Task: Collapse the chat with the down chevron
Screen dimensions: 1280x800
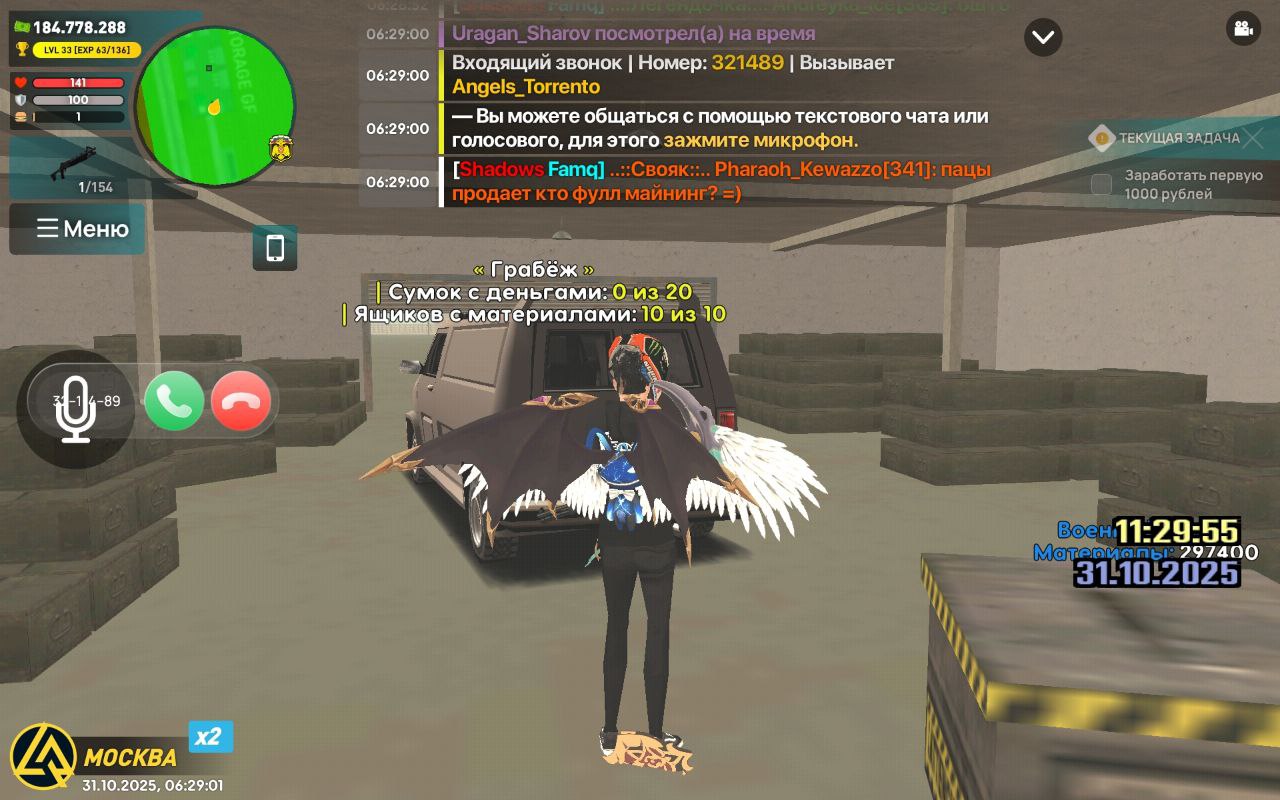Action: click(1043, 37)
